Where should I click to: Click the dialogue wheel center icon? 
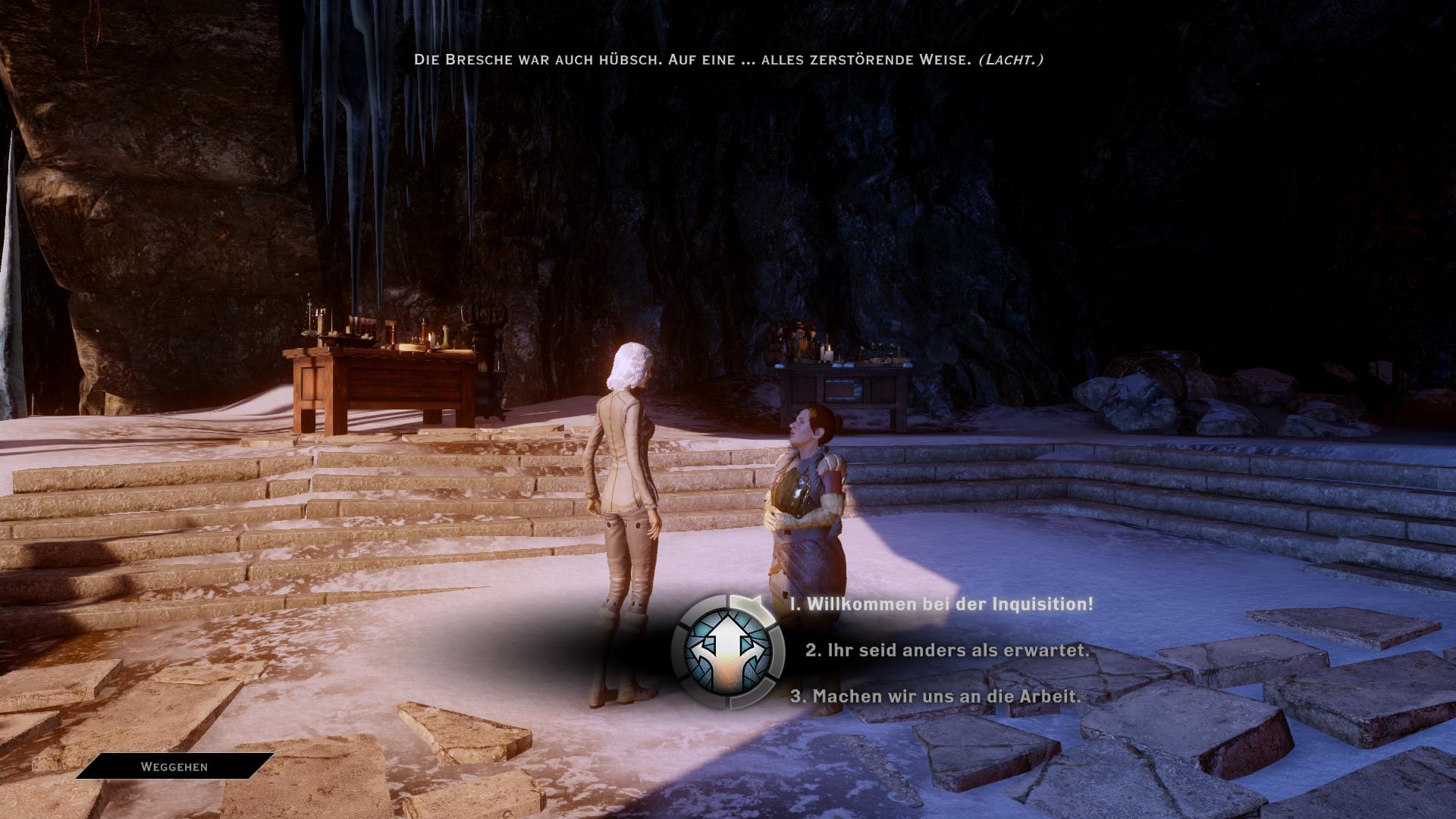(728, 651)
